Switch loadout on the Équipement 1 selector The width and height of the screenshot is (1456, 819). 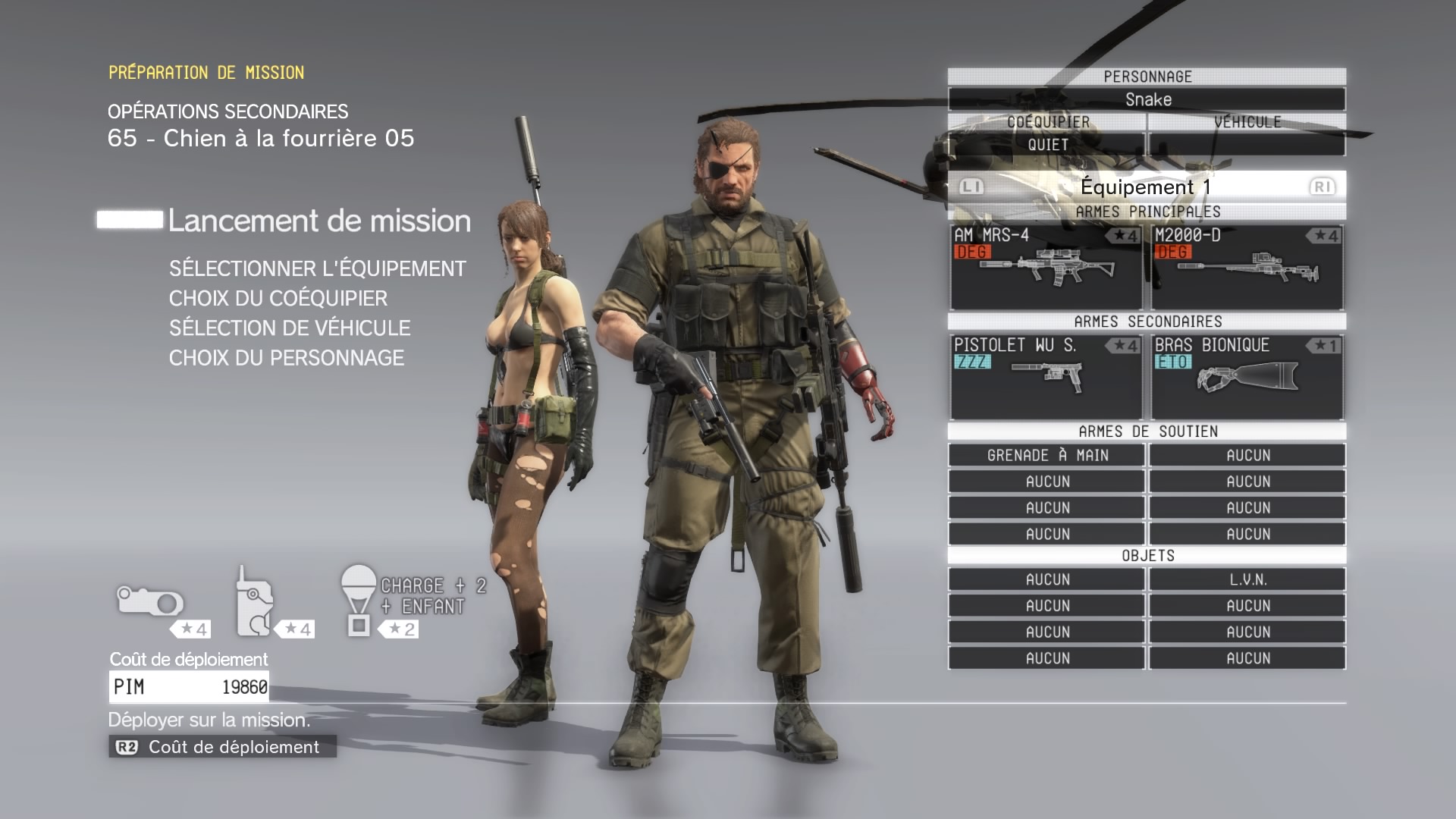1147,187
